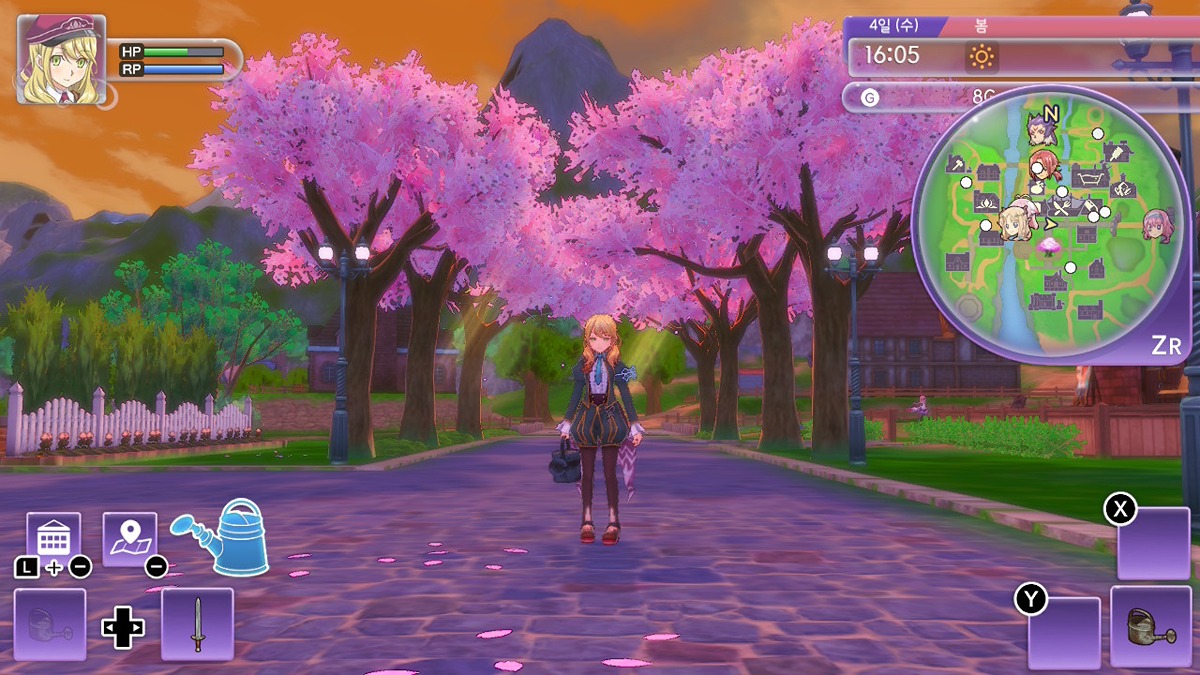The height and width of the screenshot is (675, 1200).
Task: Select the sword weapon slot
Action: 197,624
